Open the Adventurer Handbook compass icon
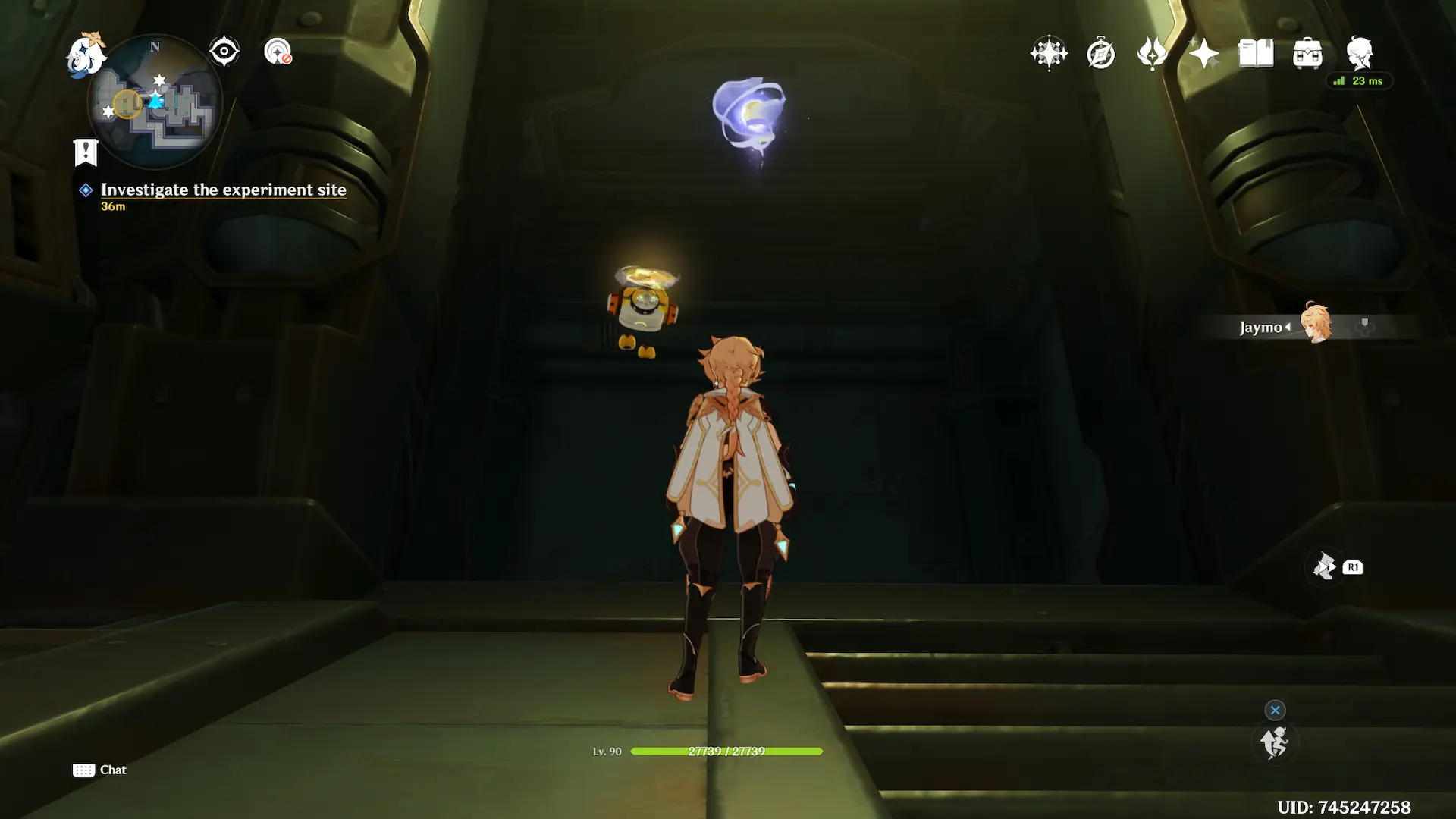 [1100, 54]
